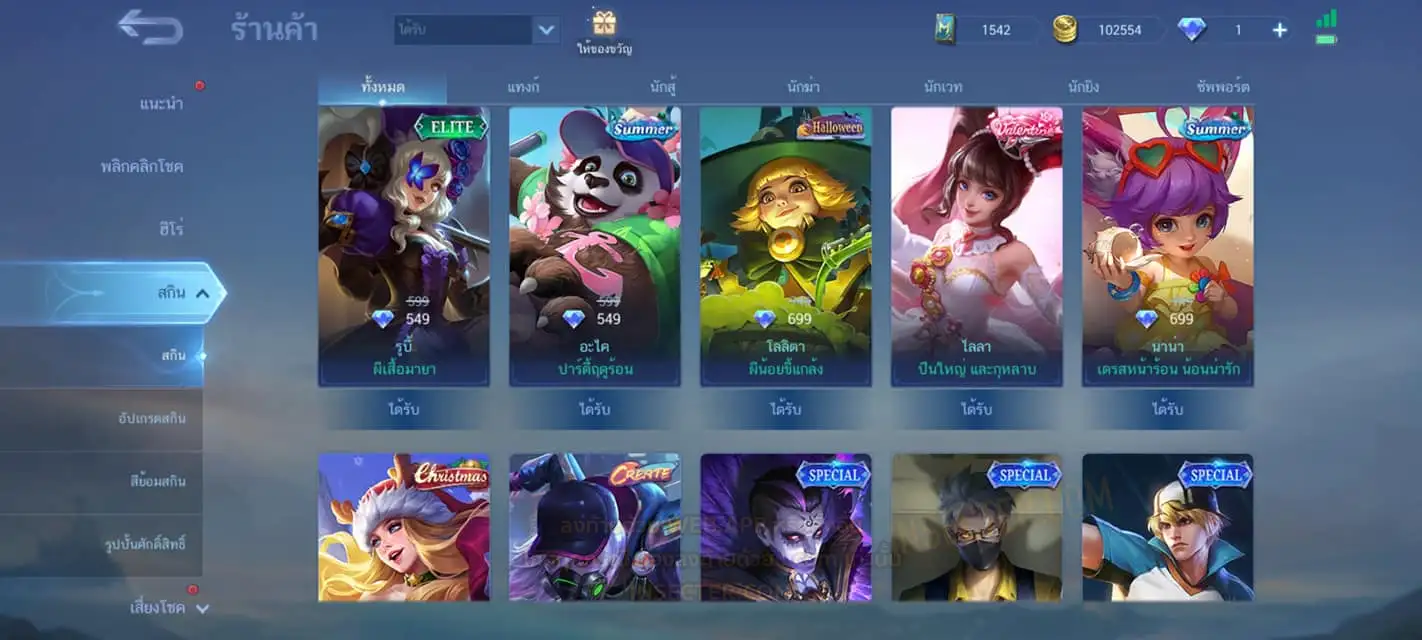The width and height of the screenshot is (1422, 640).
Task: Pick the Halloween โลลิตา skin card
Action: click(x=786, y=245)
